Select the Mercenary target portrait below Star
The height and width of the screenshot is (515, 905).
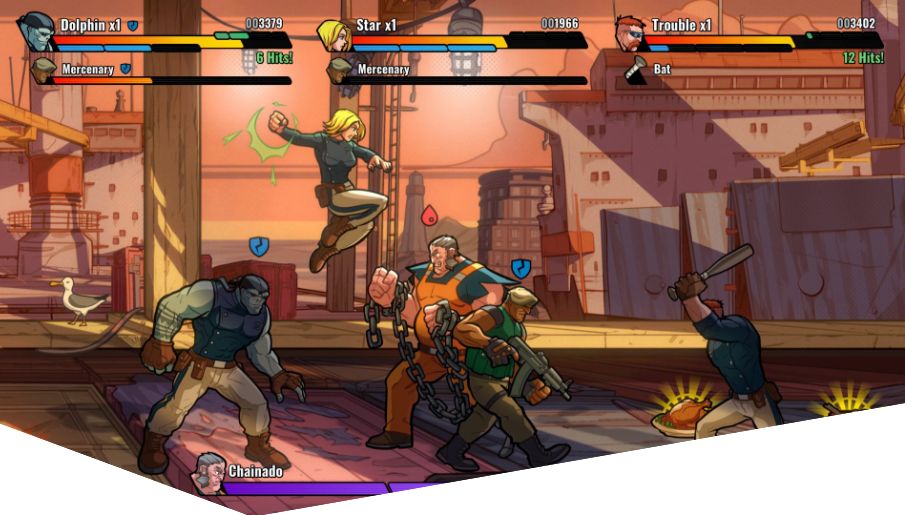340,71
